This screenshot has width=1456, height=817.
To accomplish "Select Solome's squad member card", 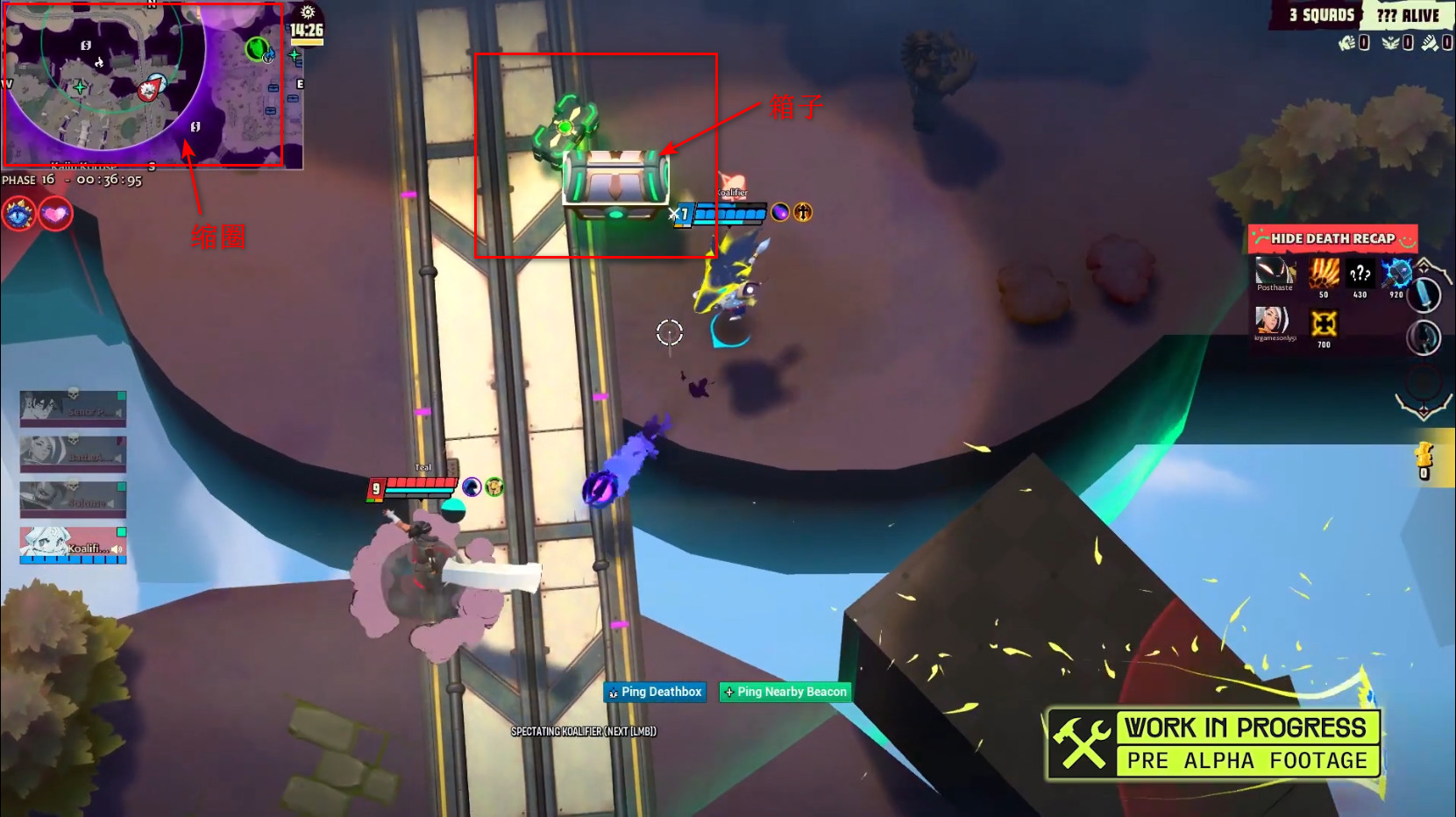I will click(x=74, y=500).
